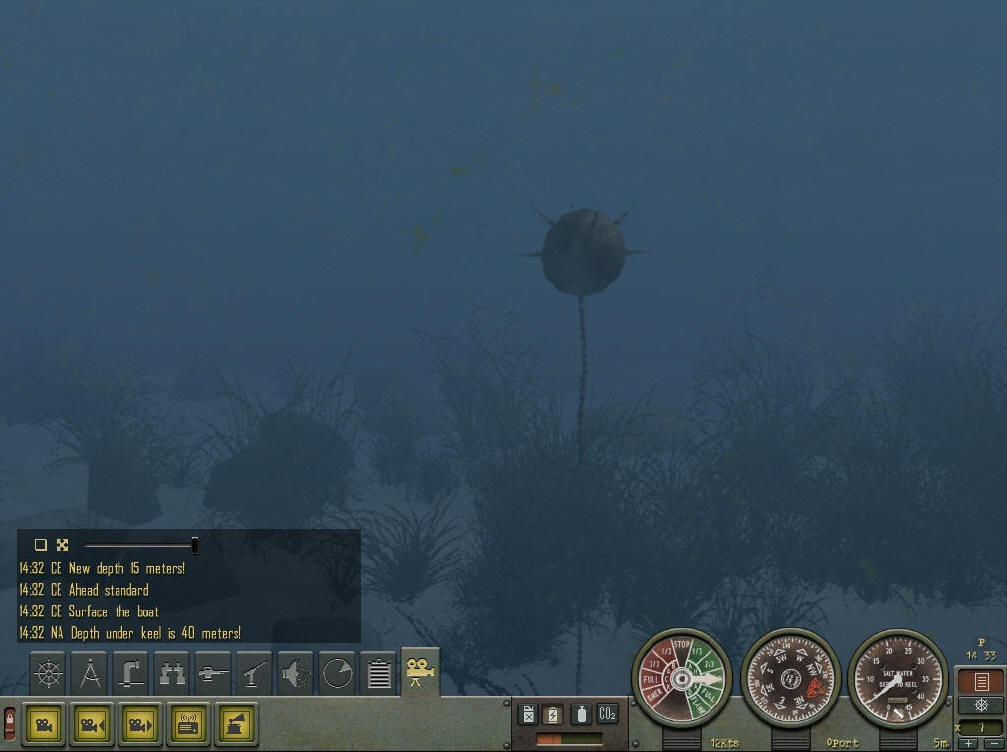Viewport: 1007px width, 752px height.
Task: Increase time compression with the plus button
Action: [x=968, y=744]
